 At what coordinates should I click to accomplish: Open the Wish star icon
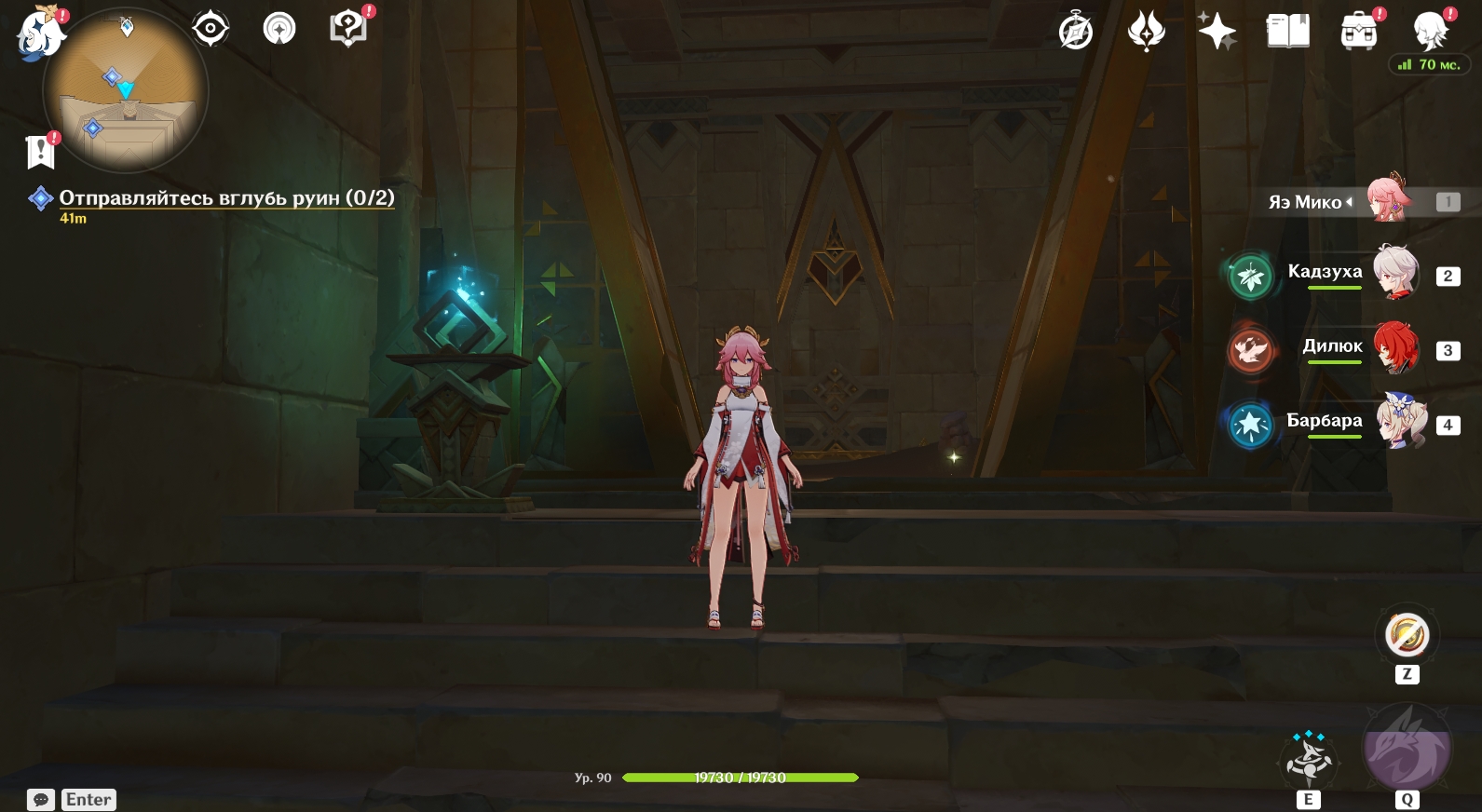click(x=1217, y=32)
